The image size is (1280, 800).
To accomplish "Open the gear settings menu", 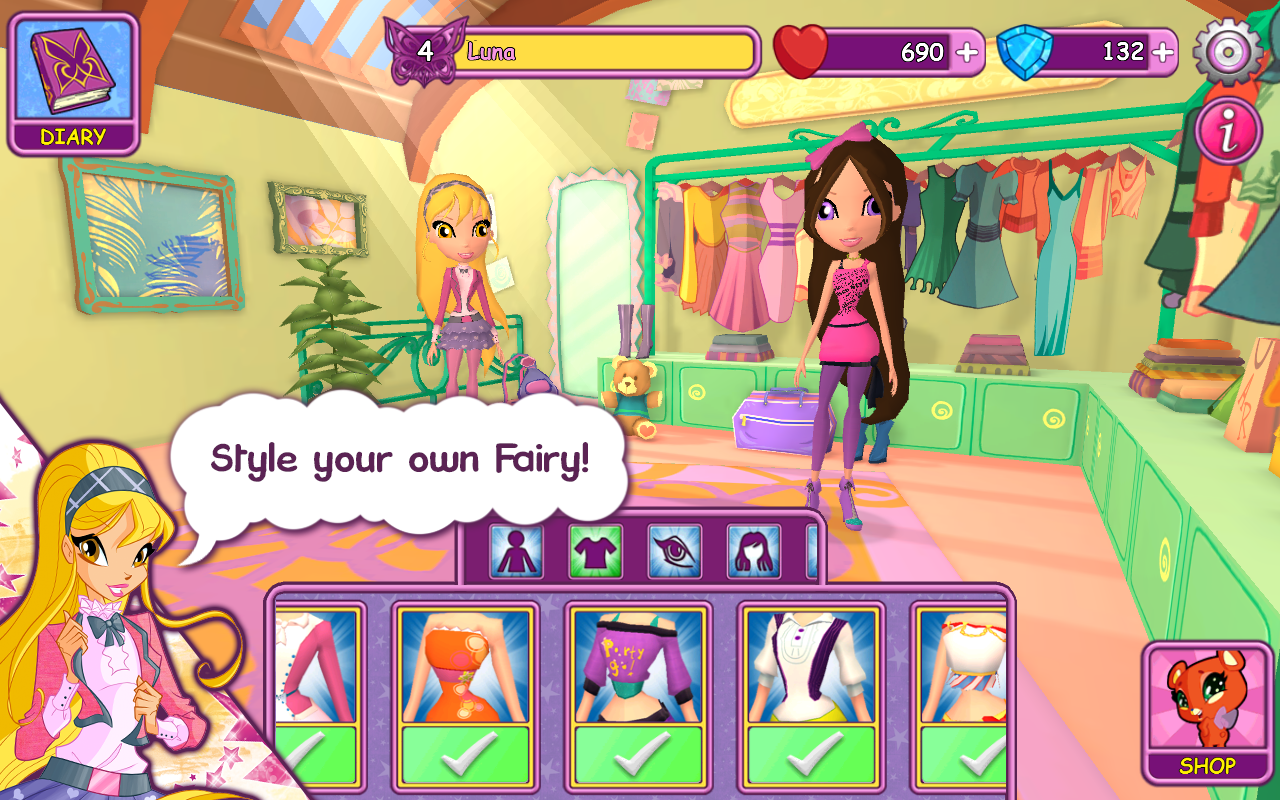I will coord(1227,51).
